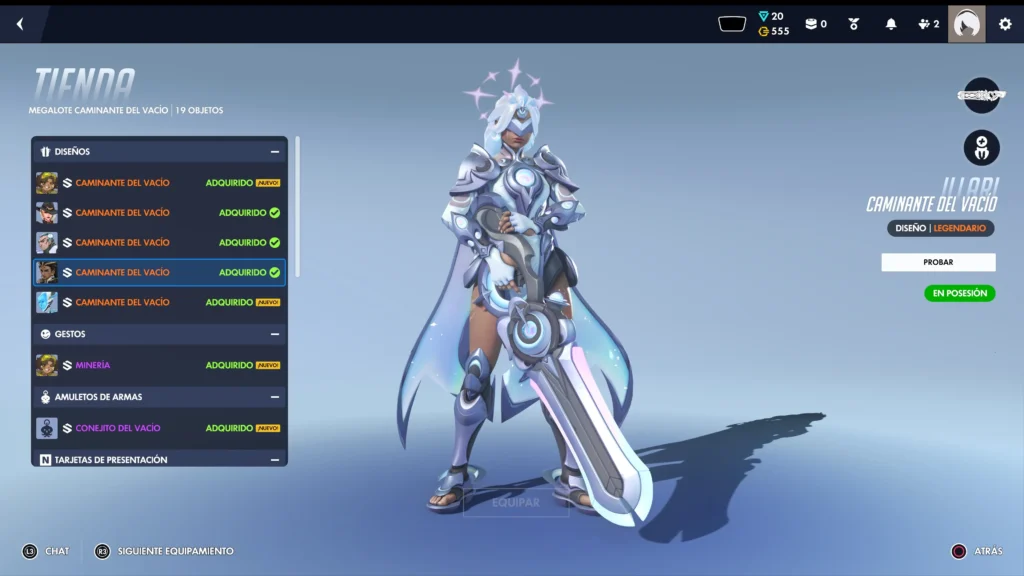
Task: Collapse the Gestos section
Action: [274, 334]
